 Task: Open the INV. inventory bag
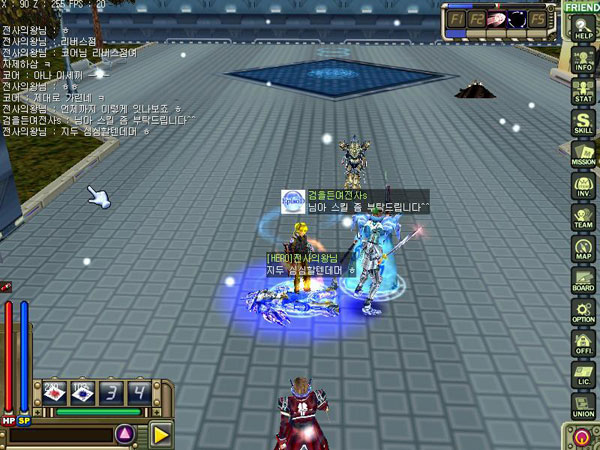point(581,186)
